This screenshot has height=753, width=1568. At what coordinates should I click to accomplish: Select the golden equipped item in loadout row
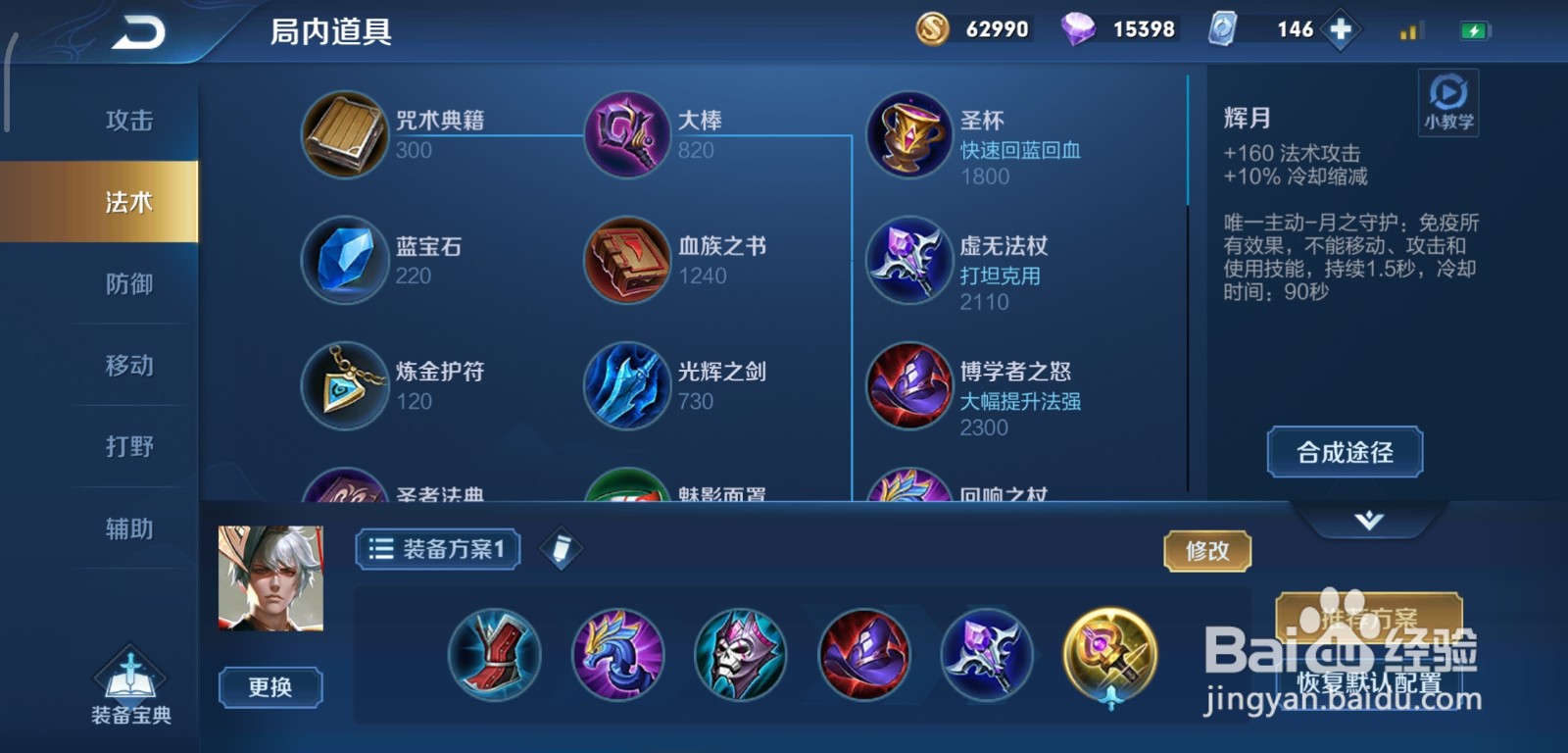pos(1108,657)
